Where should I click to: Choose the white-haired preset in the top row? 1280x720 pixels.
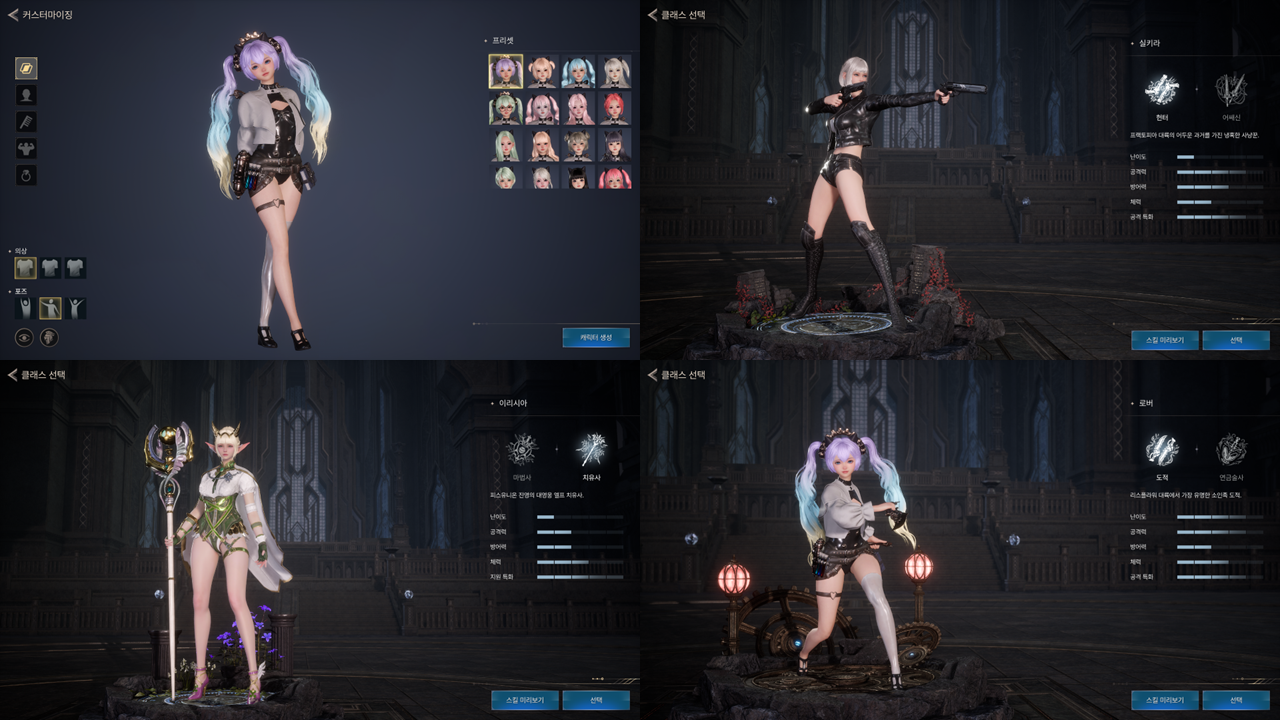pyautogui.click(x=614, y=71)
